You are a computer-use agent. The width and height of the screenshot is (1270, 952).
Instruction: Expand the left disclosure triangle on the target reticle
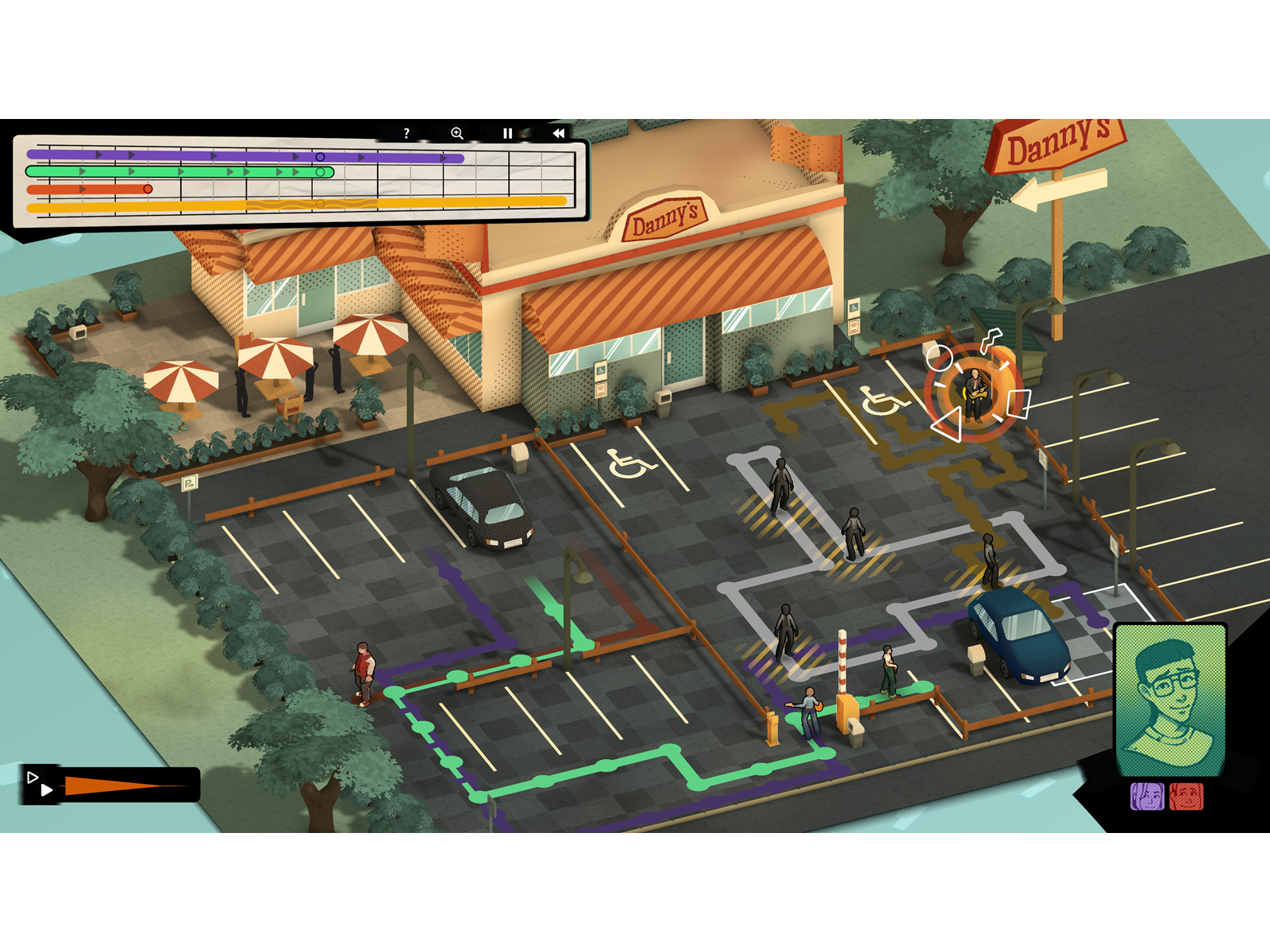click(947, 425)
